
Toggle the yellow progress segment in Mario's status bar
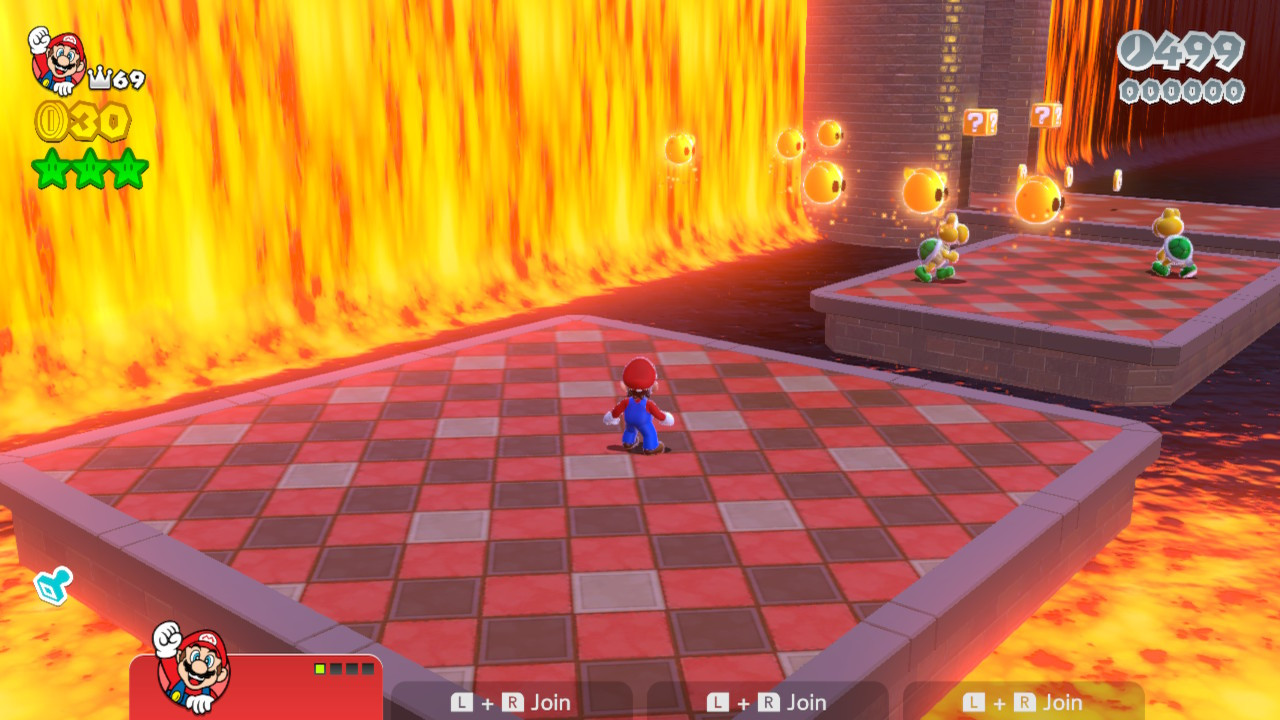[319, 668]
